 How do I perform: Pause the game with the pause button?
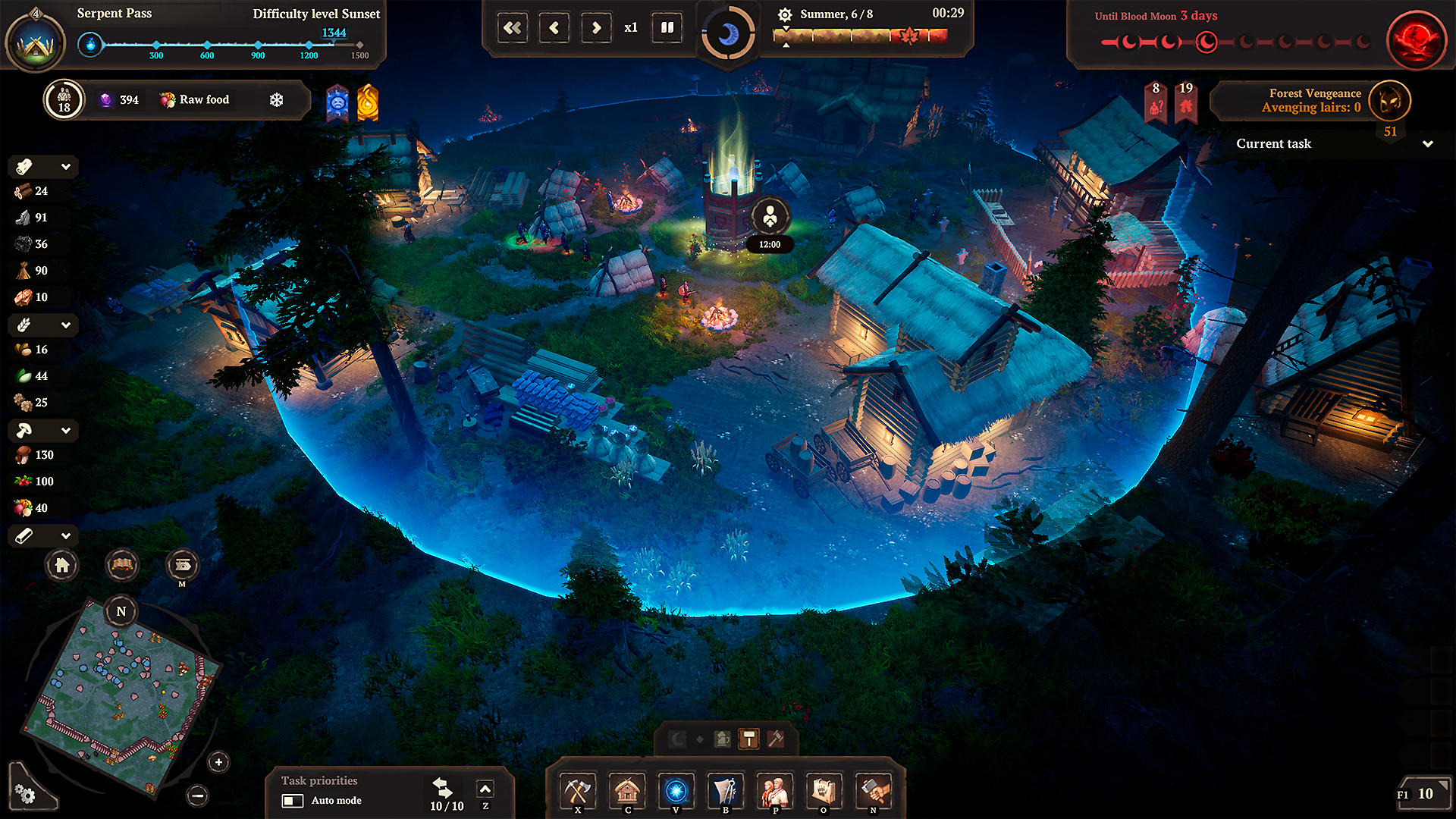coord(667,27)
